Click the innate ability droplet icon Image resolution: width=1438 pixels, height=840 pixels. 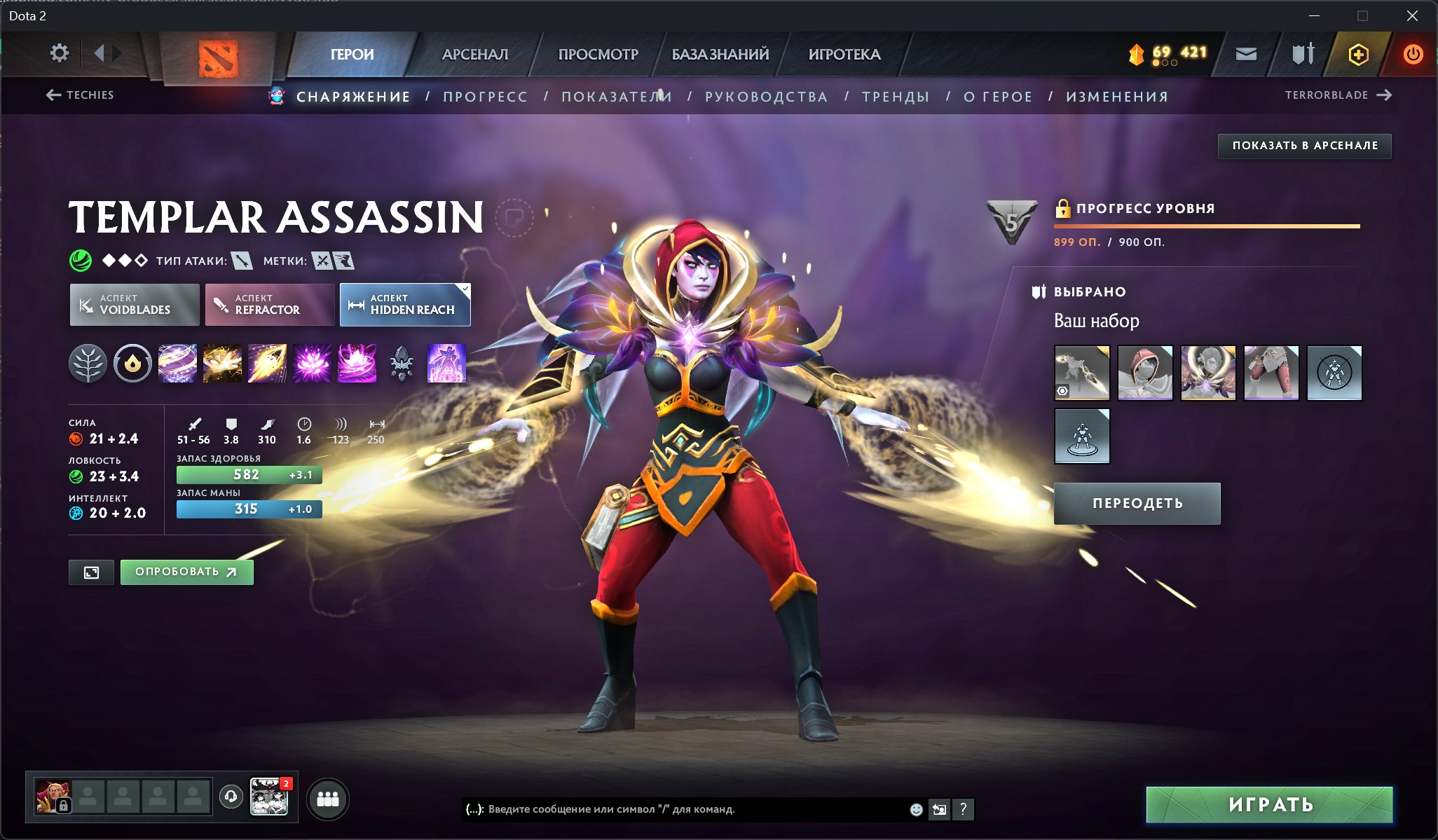pos(132,363)
